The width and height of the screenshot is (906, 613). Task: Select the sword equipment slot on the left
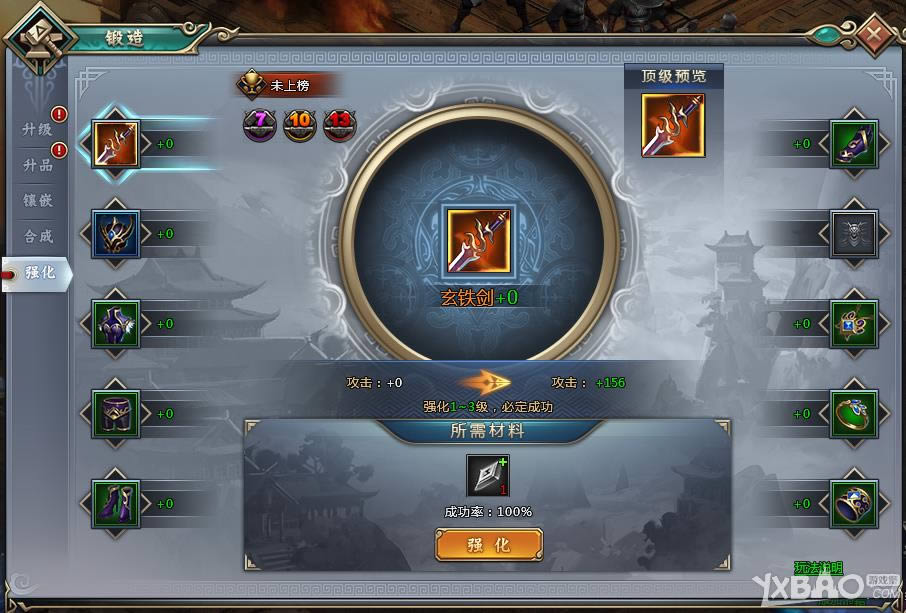click(116, 144)
